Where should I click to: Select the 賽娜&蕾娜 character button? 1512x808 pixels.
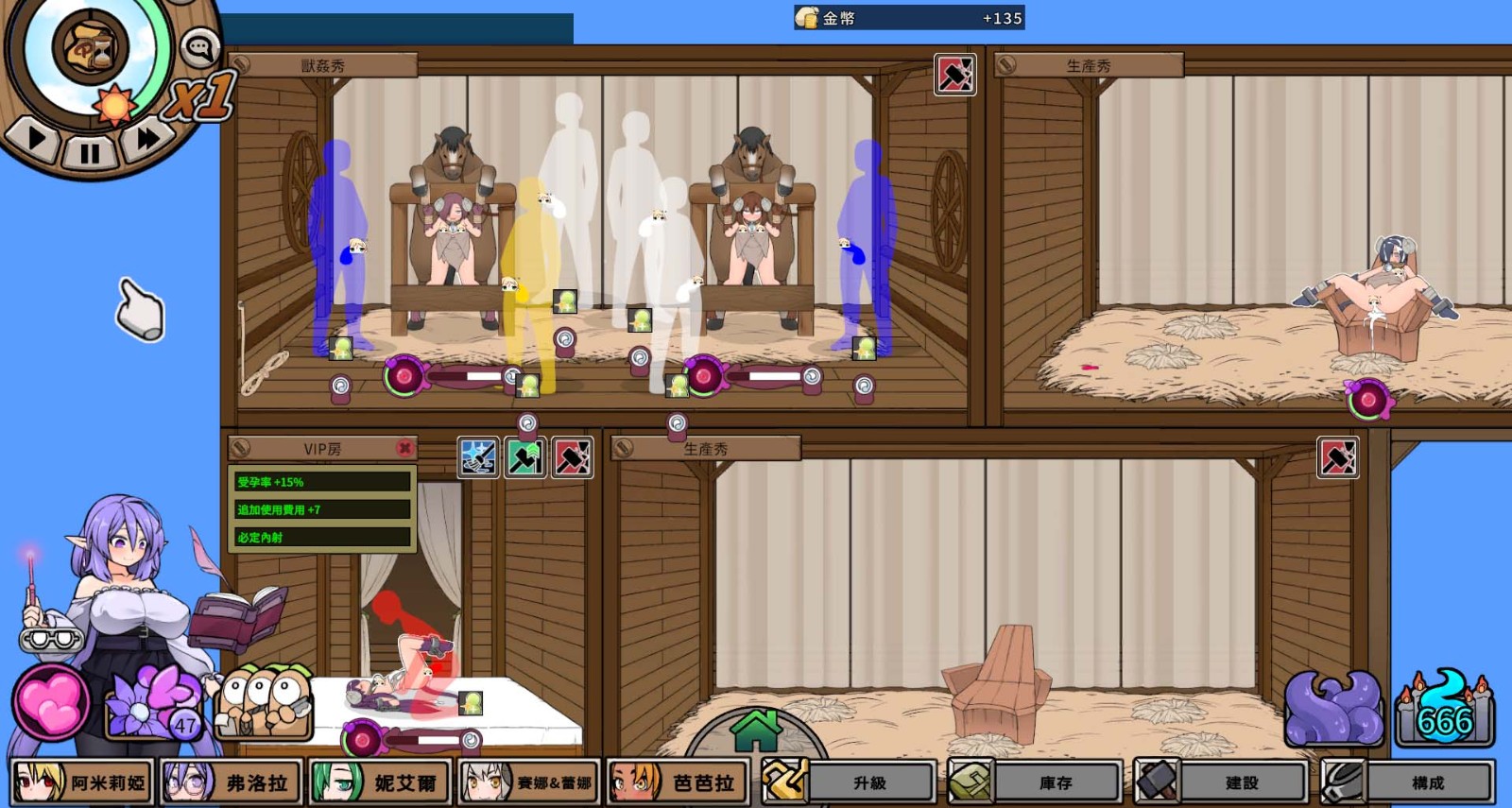click(529, 782)
